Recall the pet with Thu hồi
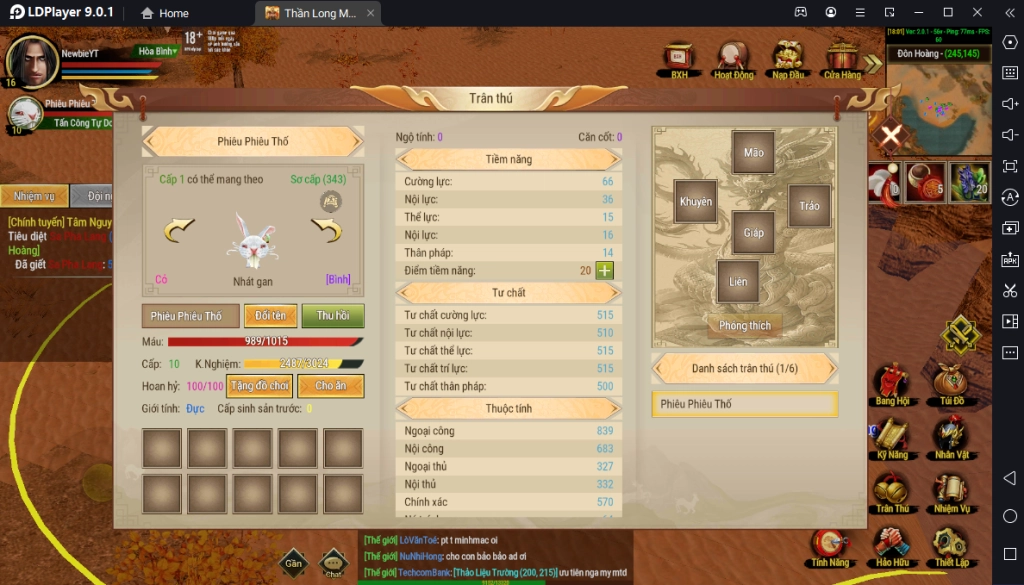 coord(333,316)
